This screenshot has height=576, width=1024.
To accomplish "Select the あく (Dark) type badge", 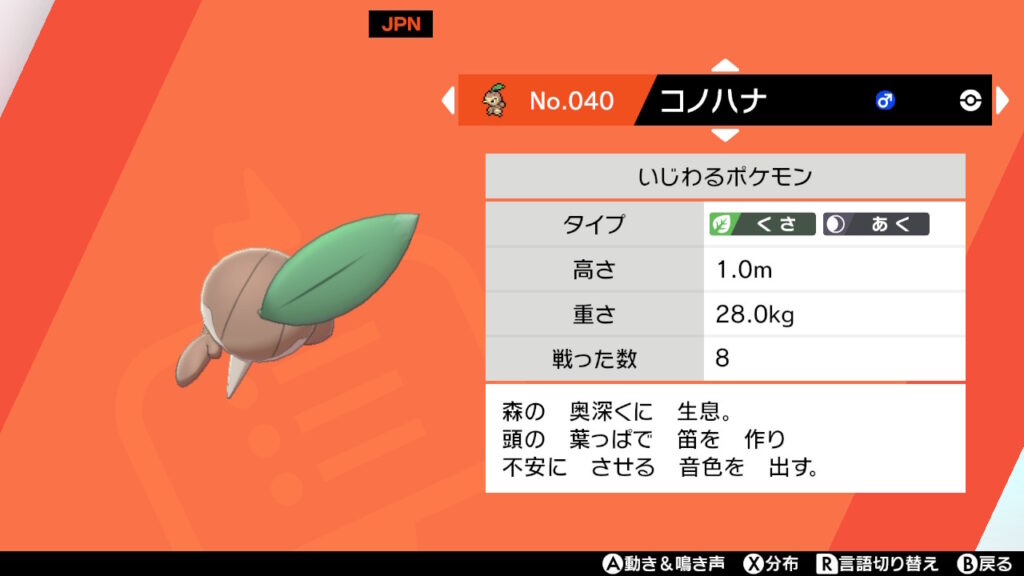I will [876, 224].
